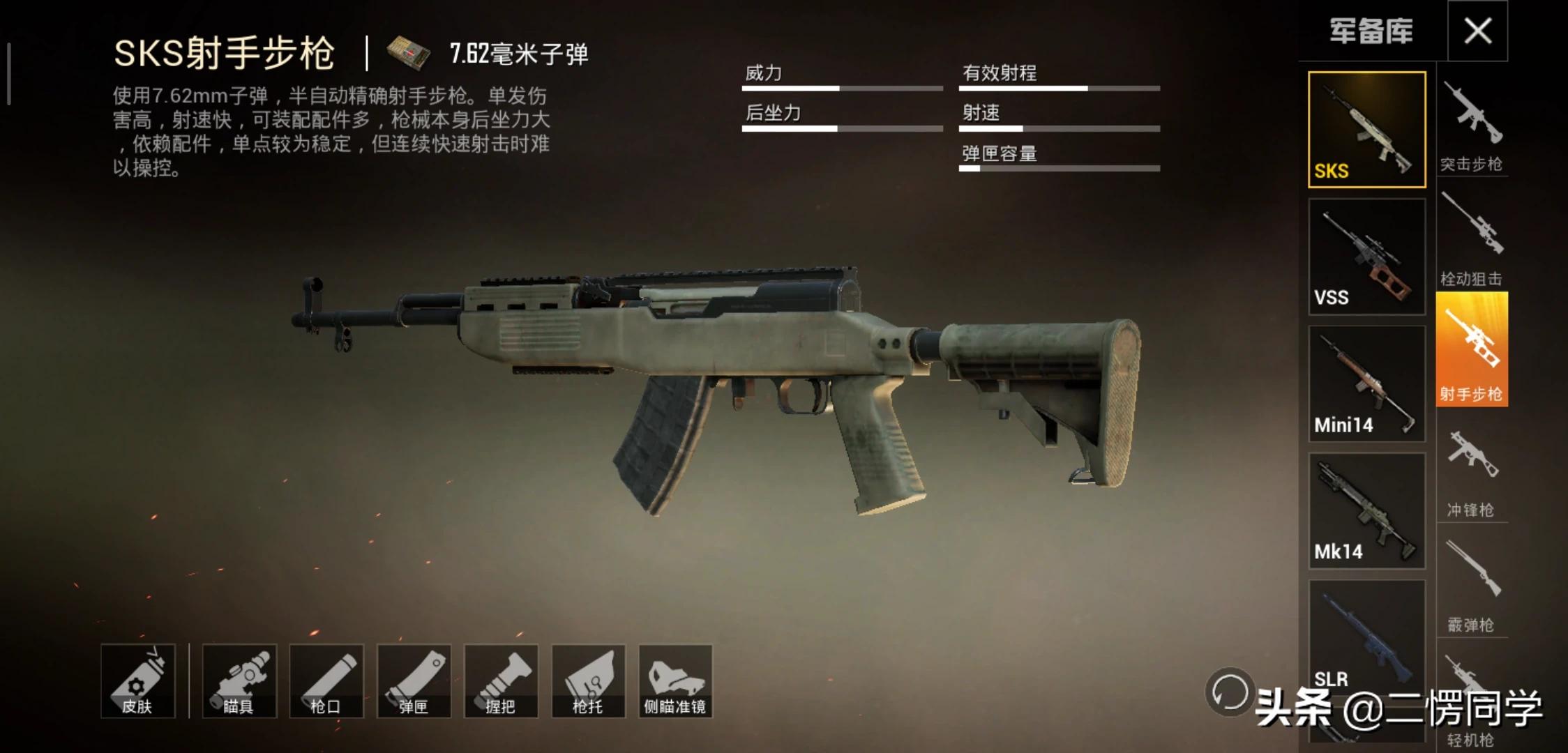Select the 侧瞄准镜 canted sight slot
This screenshot has width=1568, height=753.
[675, 681]
